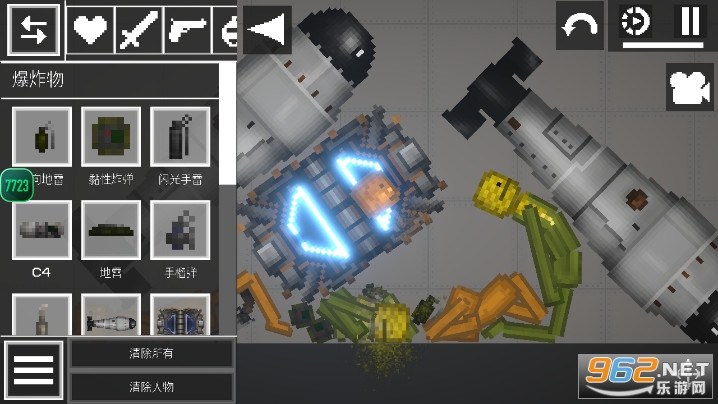The image size is (718, 404).
Task: Select the aerial bomb item
Action: 111,318
